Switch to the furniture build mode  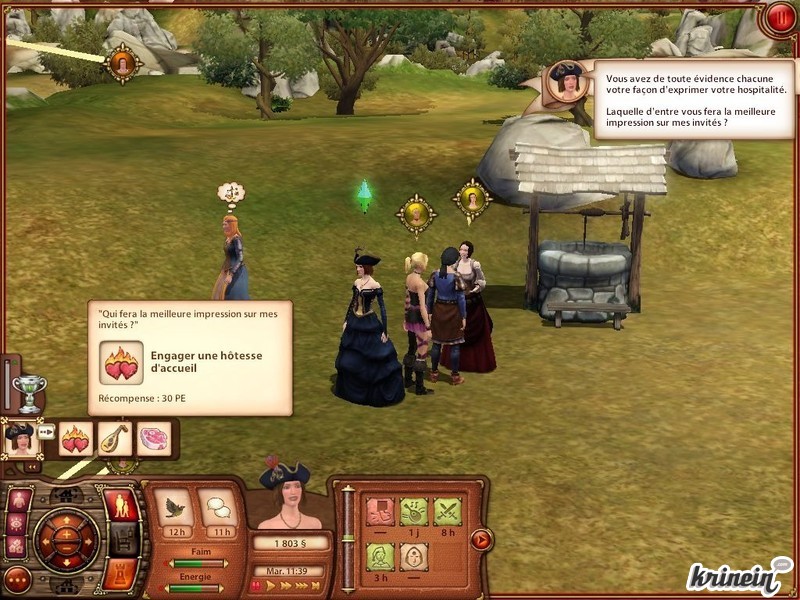[x=122, y=539]
